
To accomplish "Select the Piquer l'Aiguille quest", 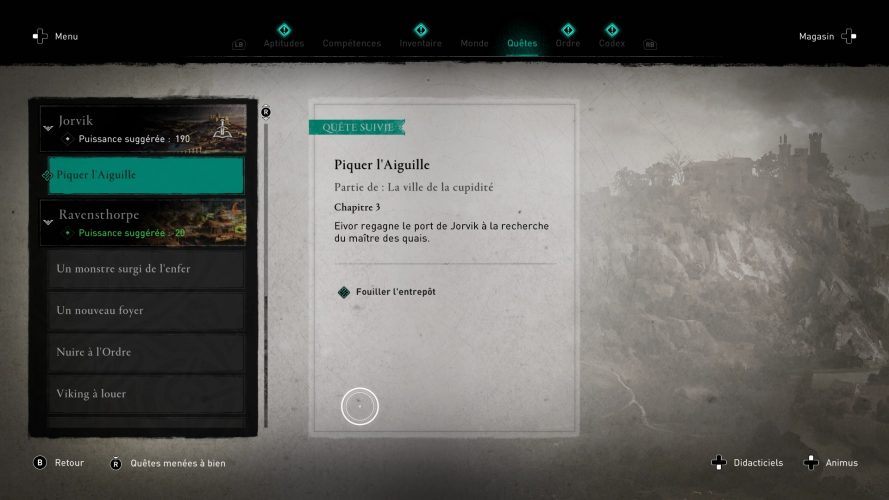I will 145,175.
